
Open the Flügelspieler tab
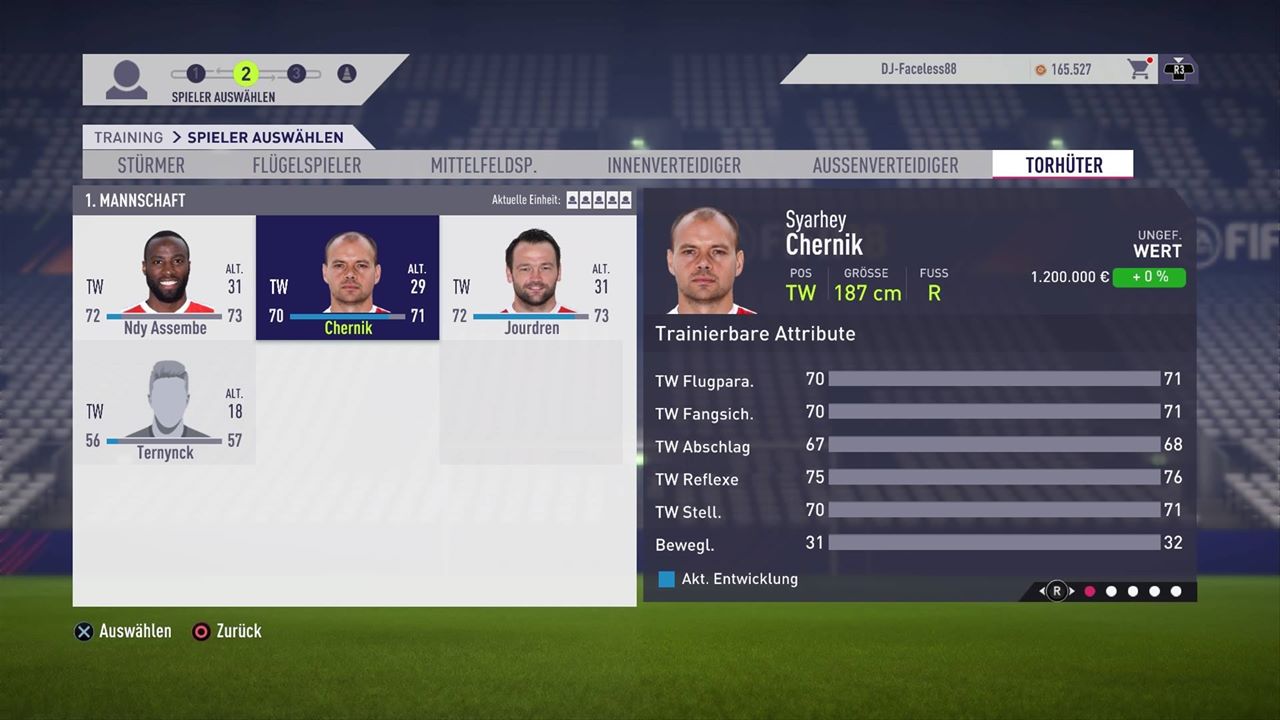(x=307, y=165)
